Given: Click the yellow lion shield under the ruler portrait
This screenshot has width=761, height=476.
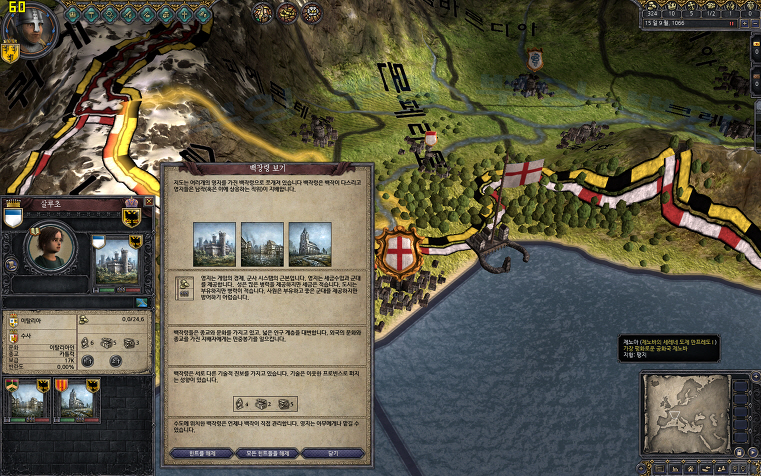Looking at the screenshot, I should (12, 51).
